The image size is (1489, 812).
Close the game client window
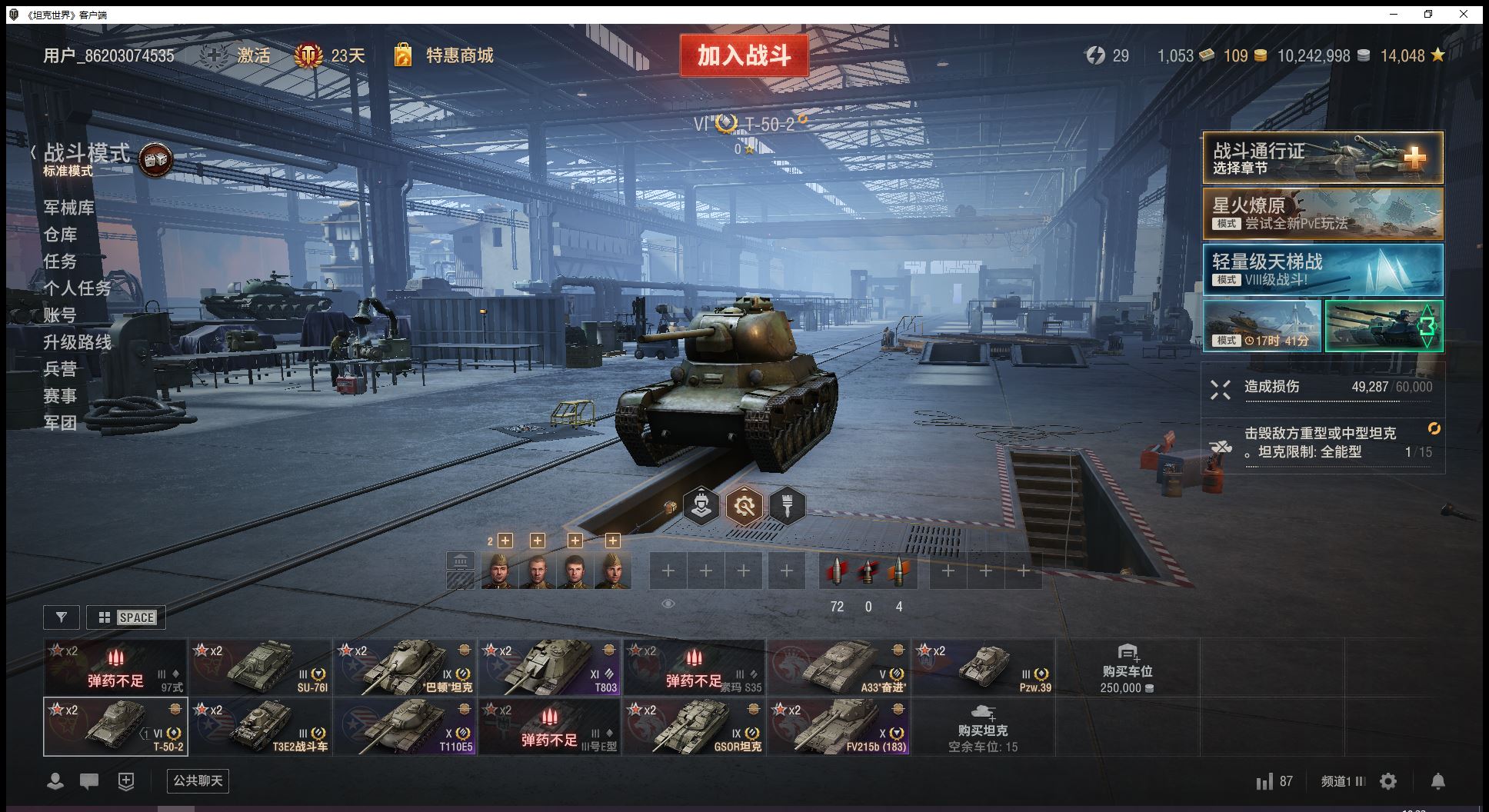point(1464,14)
